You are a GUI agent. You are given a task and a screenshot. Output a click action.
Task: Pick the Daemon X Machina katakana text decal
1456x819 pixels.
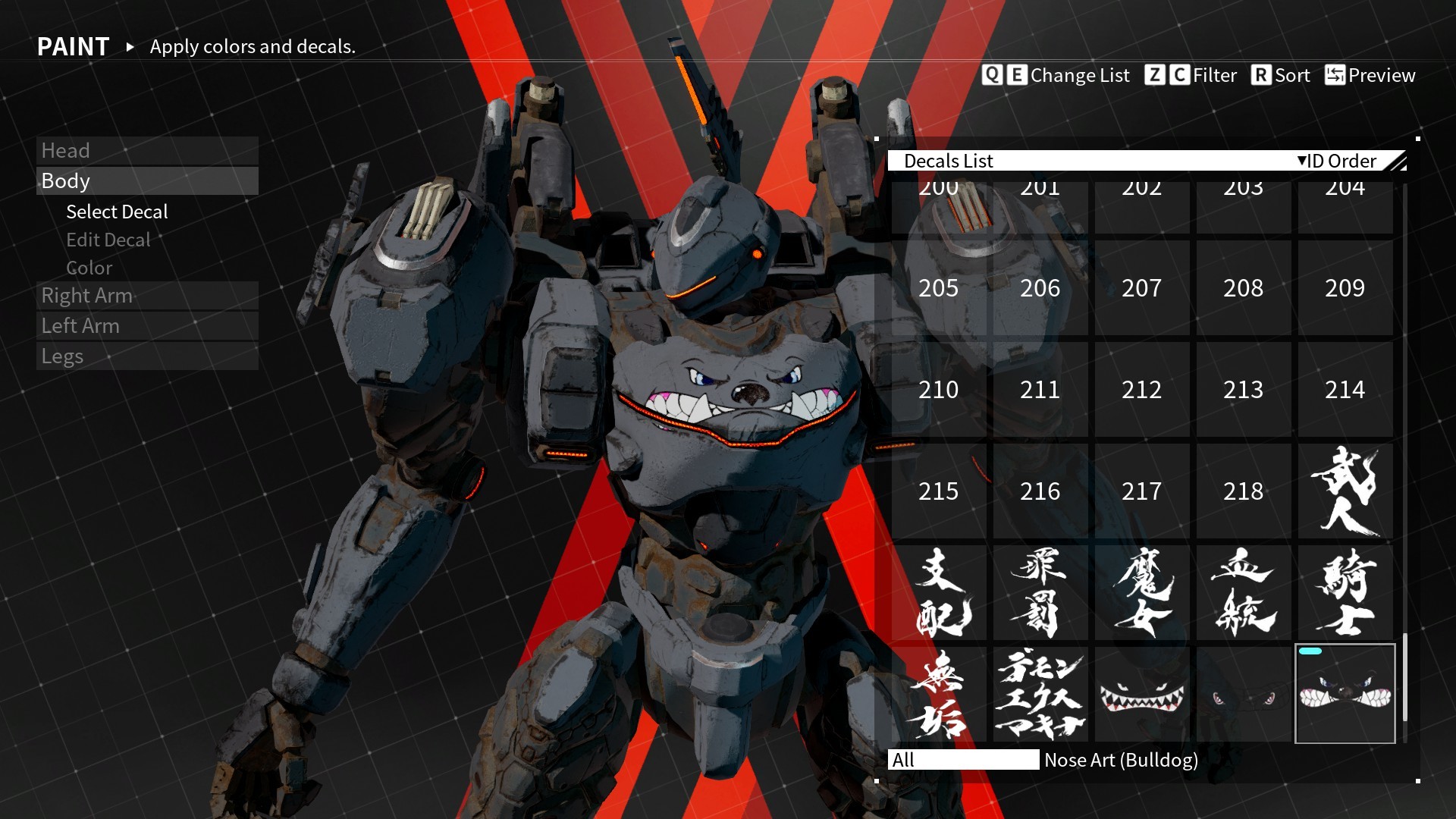[1040, 694]
